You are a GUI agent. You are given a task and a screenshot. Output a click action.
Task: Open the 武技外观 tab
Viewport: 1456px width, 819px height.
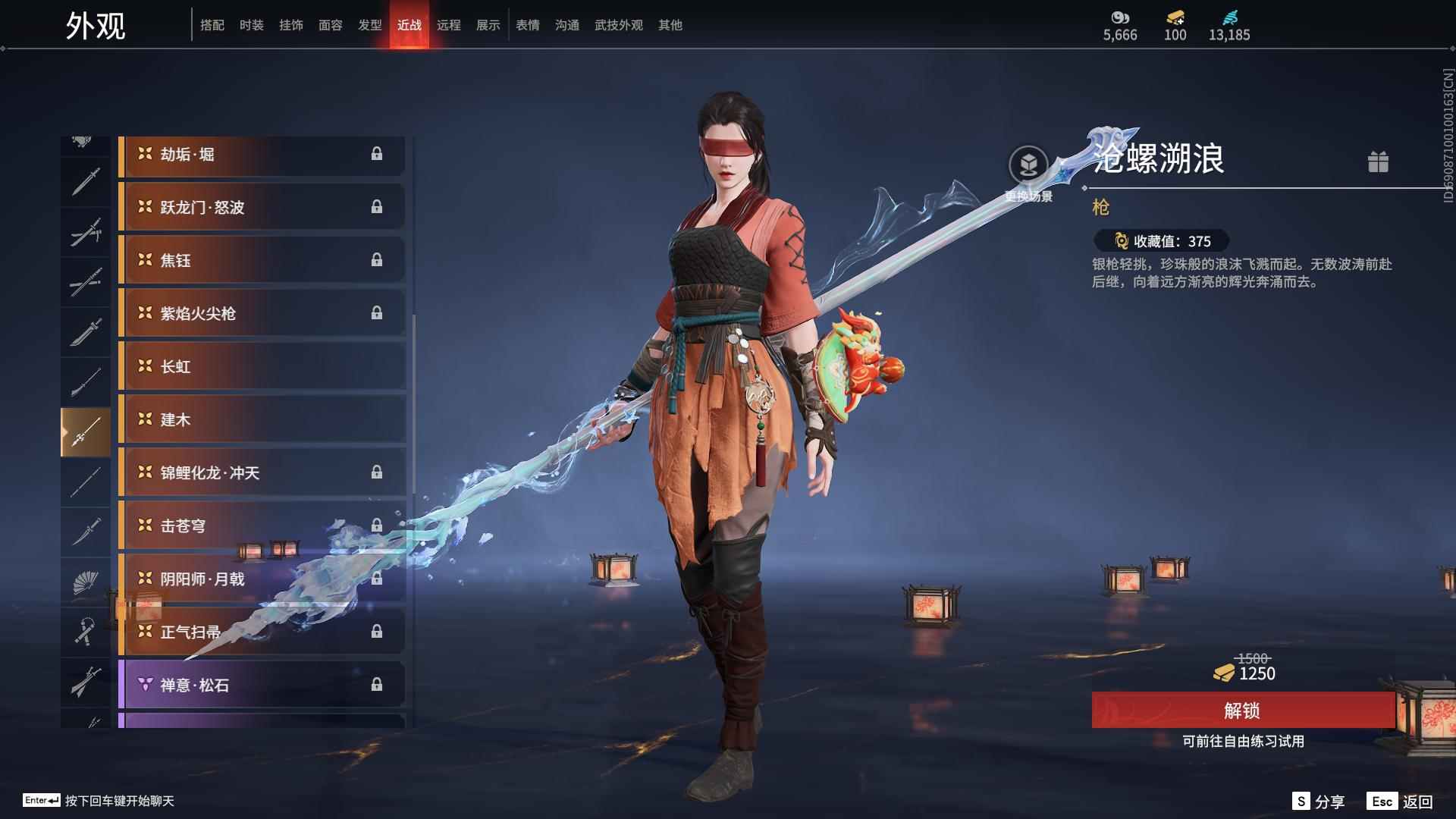click(x=618, y=25)
